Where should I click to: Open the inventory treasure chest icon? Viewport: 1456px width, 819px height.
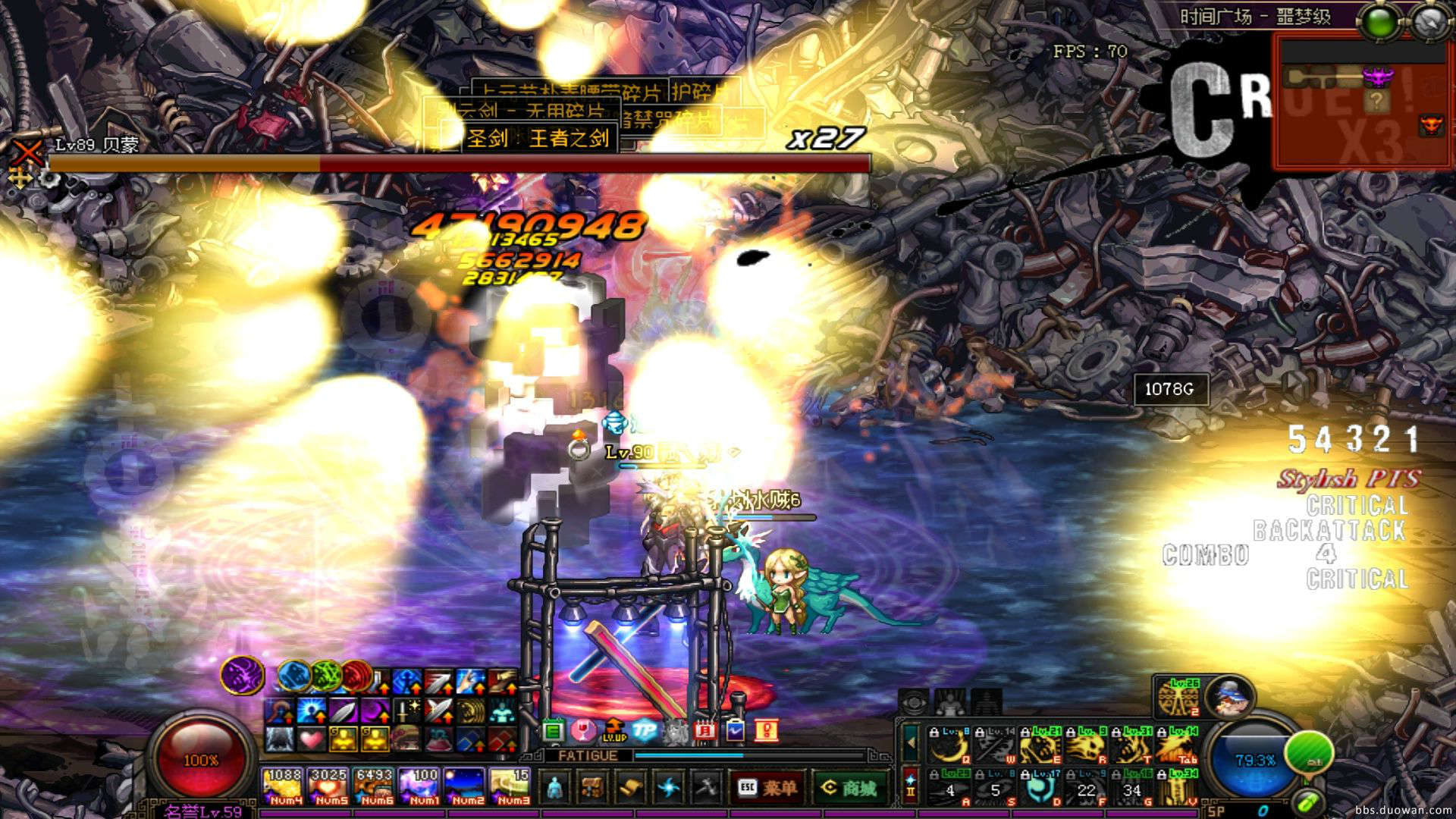[592, 788]
